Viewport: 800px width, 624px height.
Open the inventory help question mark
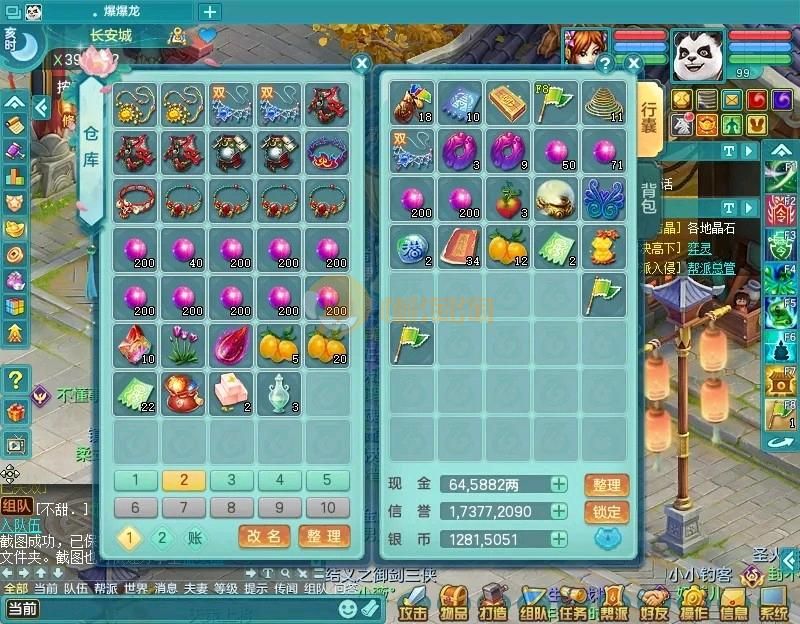(604, 63)
